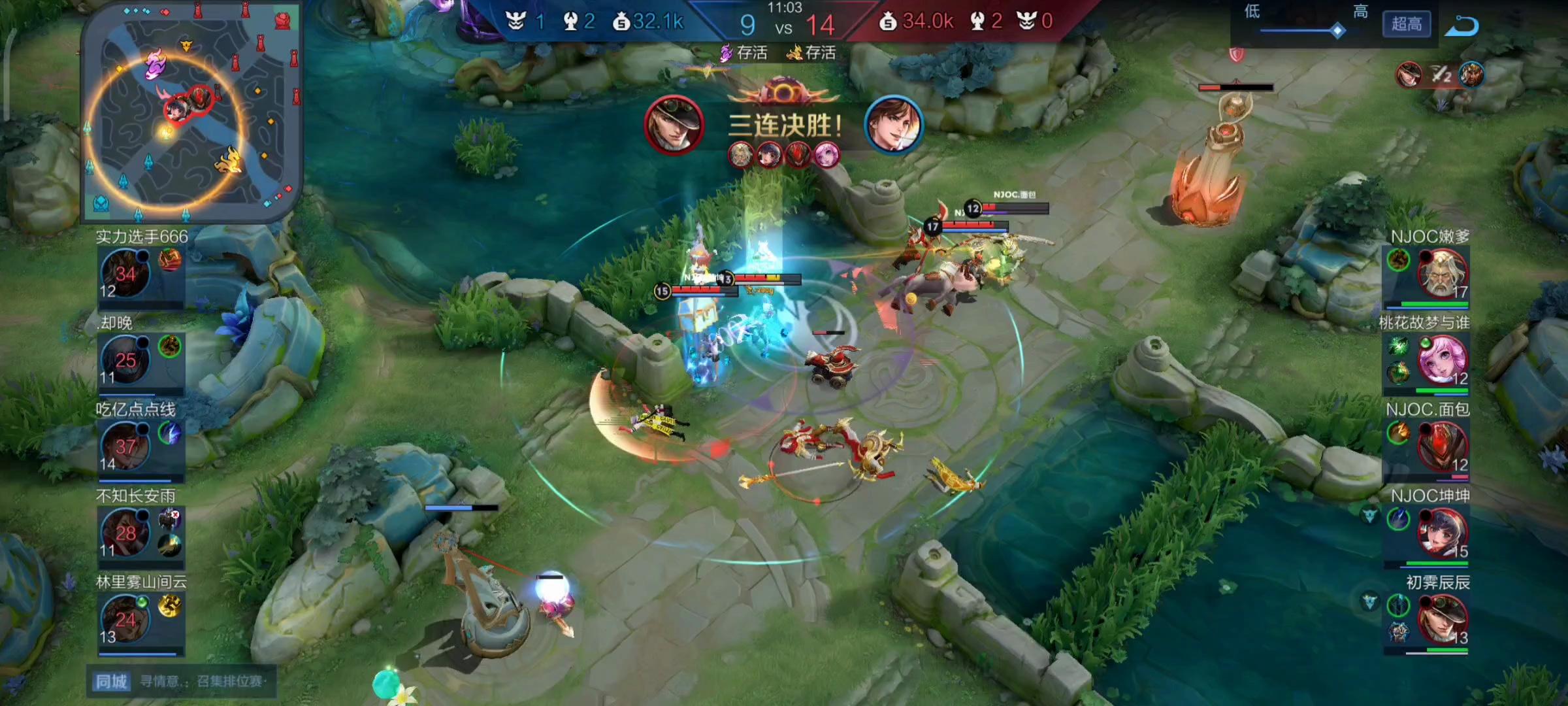Screen dimensions: 1568x706
Task: Click the 低-高 camera slider handle
Action: [1337, 30]
